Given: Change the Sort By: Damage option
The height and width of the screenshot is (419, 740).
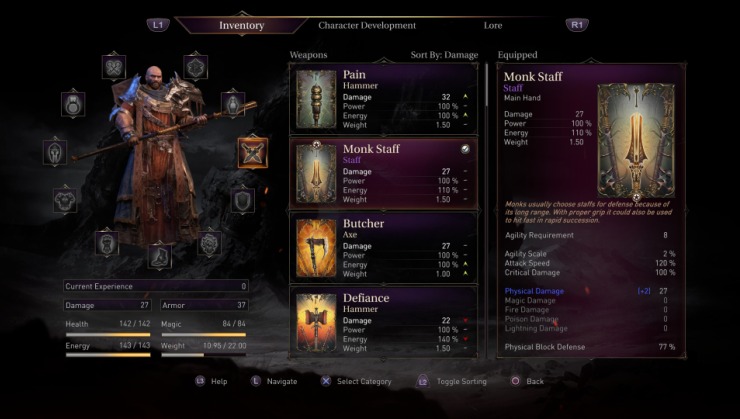Looking at the screenshot, I should coord(444,55).
